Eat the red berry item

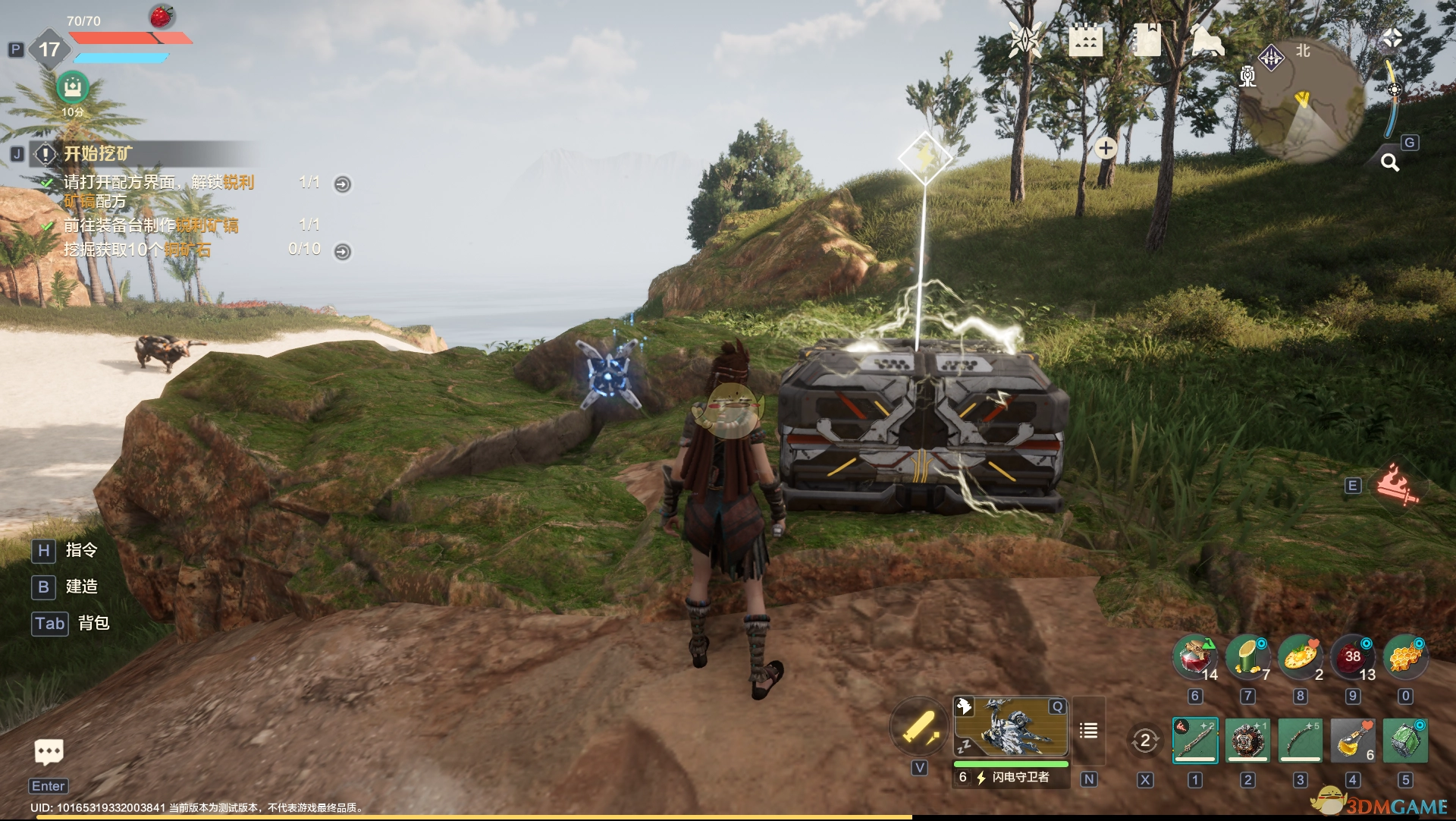(x=1353, y=657)
